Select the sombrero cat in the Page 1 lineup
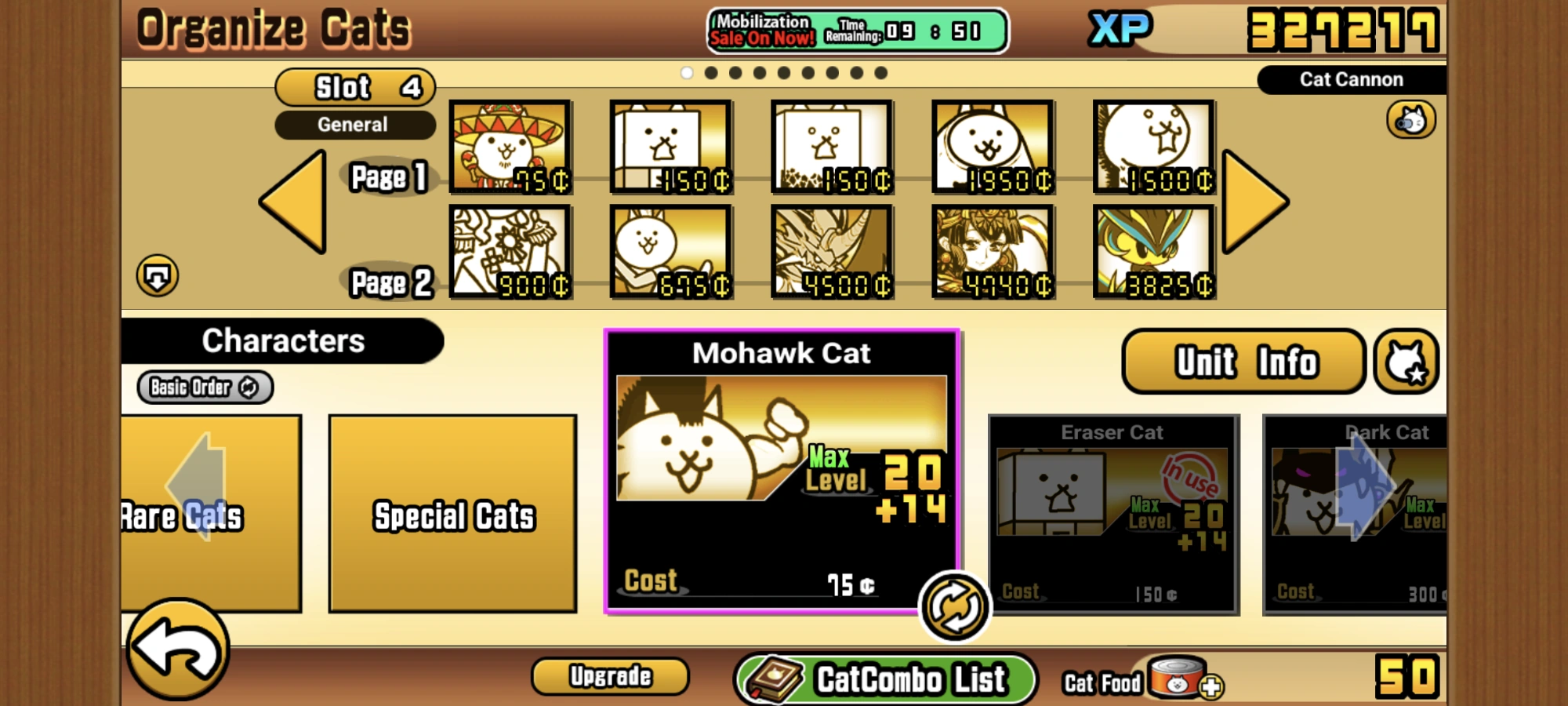The image size is (1568, 706). pos(510,146)
